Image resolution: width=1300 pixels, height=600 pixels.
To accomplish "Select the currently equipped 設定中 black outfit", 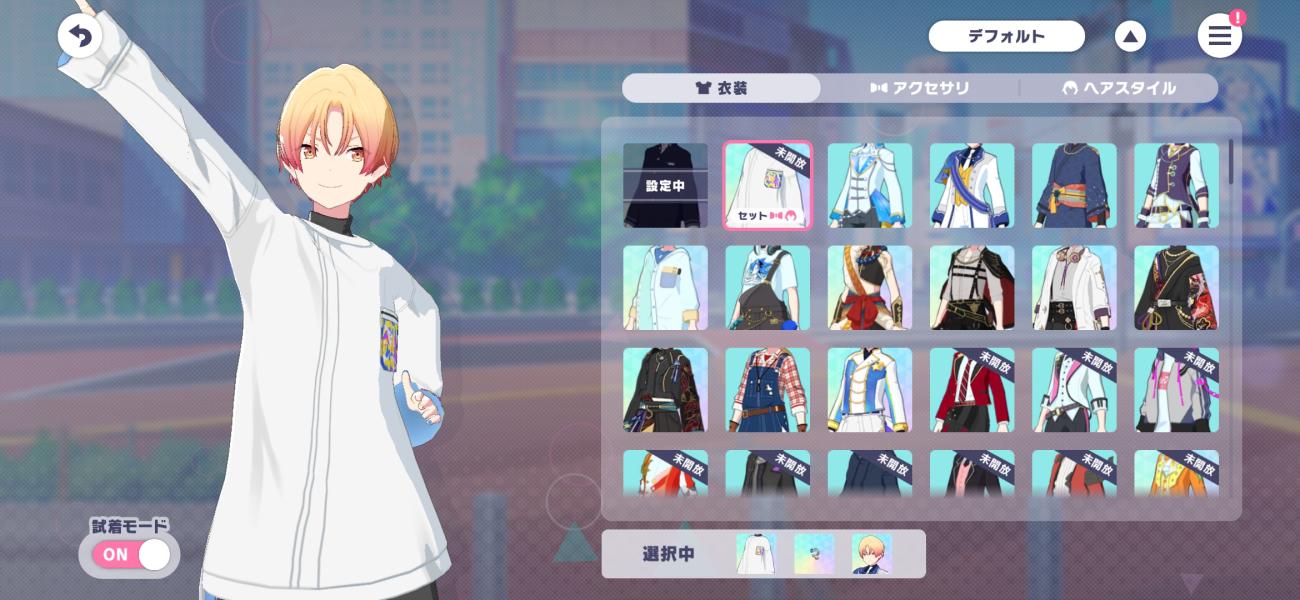I will [665, 185].
